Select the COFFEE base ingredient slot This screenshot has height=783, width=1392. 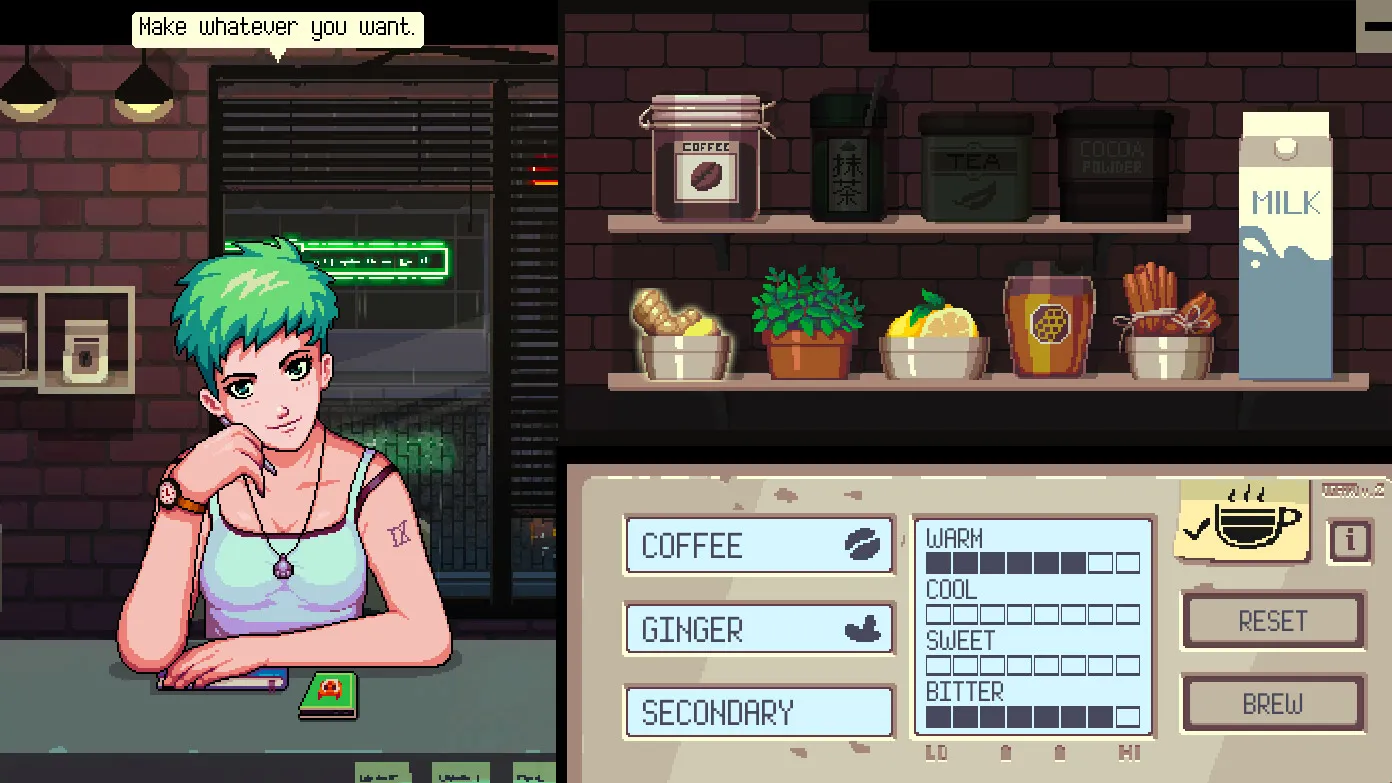(x=759, y=545)
